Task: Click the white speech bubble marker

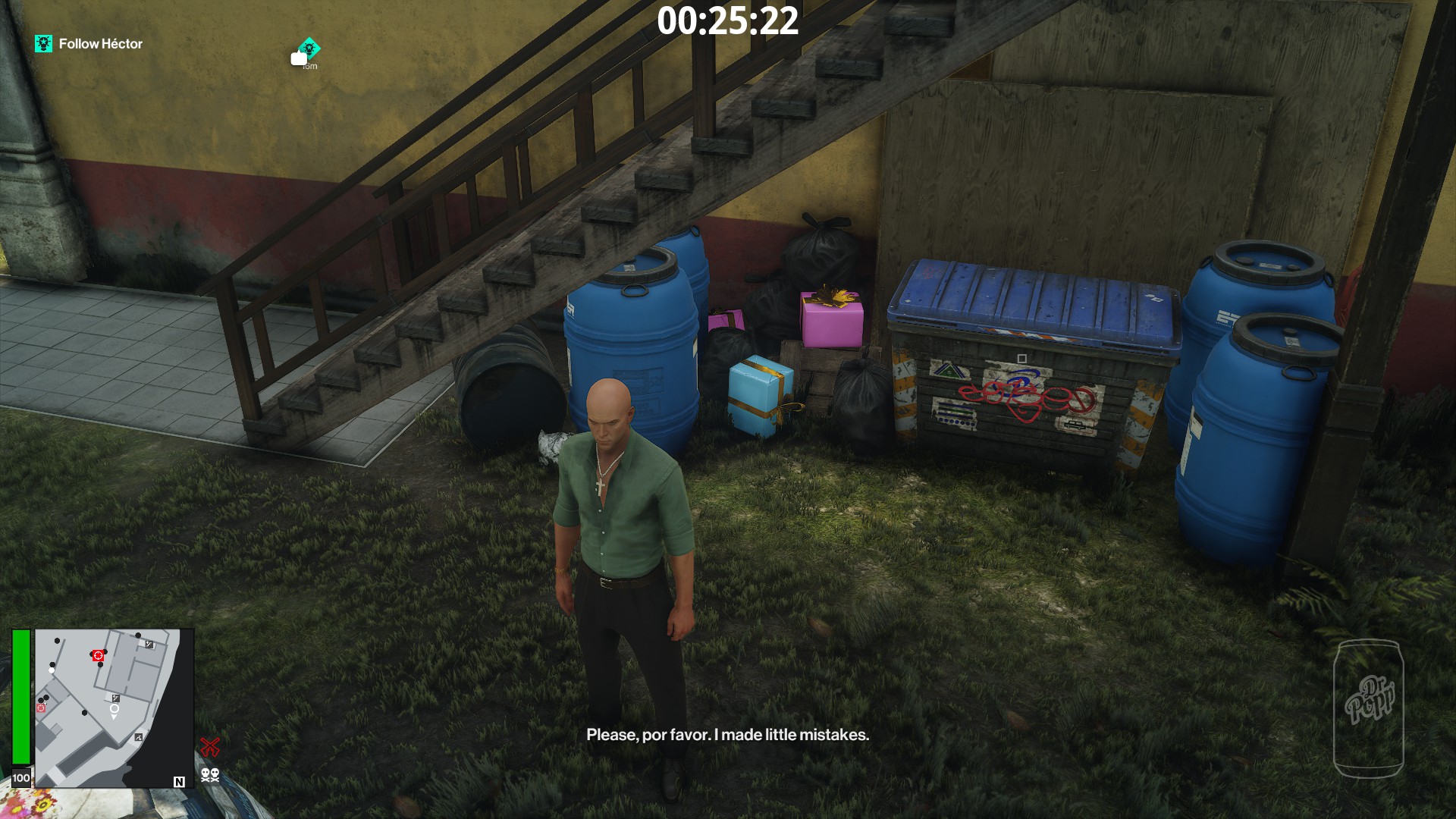Action: (x=298, y=58)
